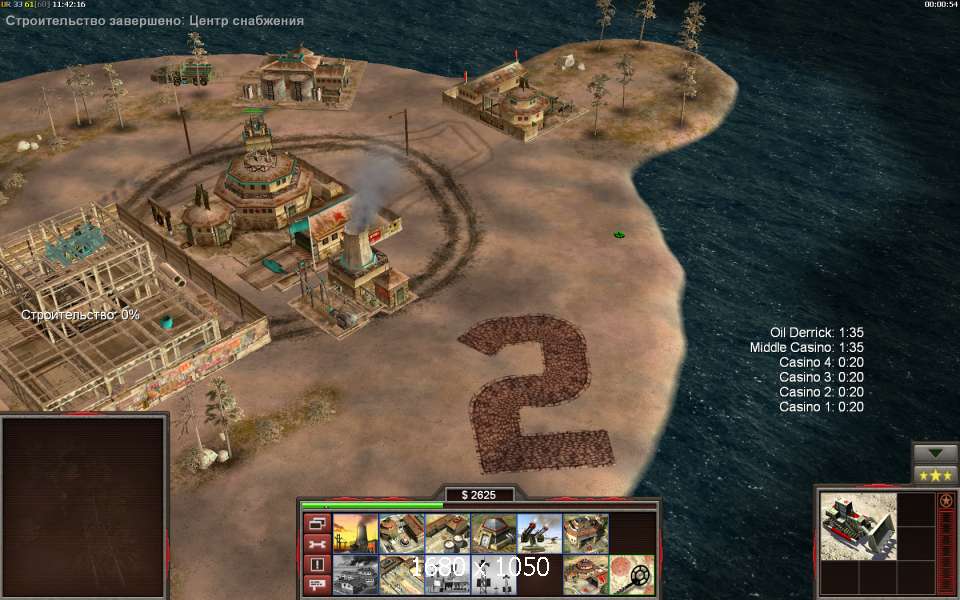Open the three-star general powers button

(x=935, y=474)
